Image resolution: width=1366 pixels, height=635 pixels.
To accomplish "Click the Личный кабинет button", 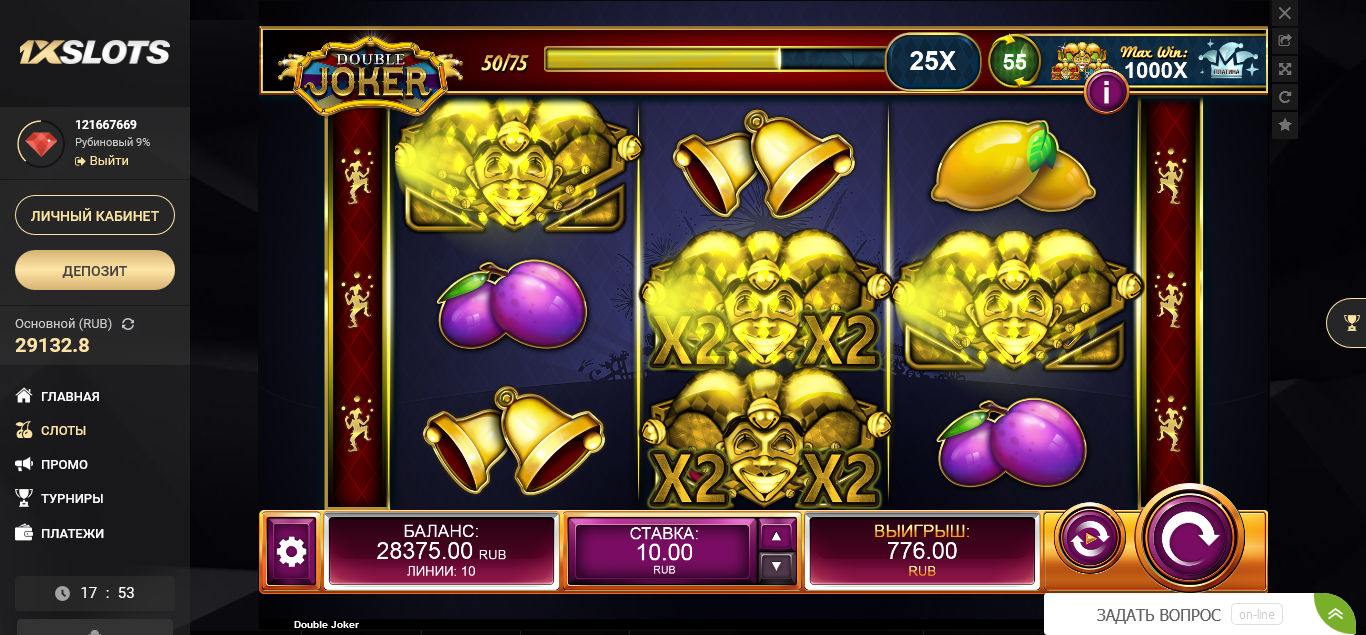I will point(95,215).
